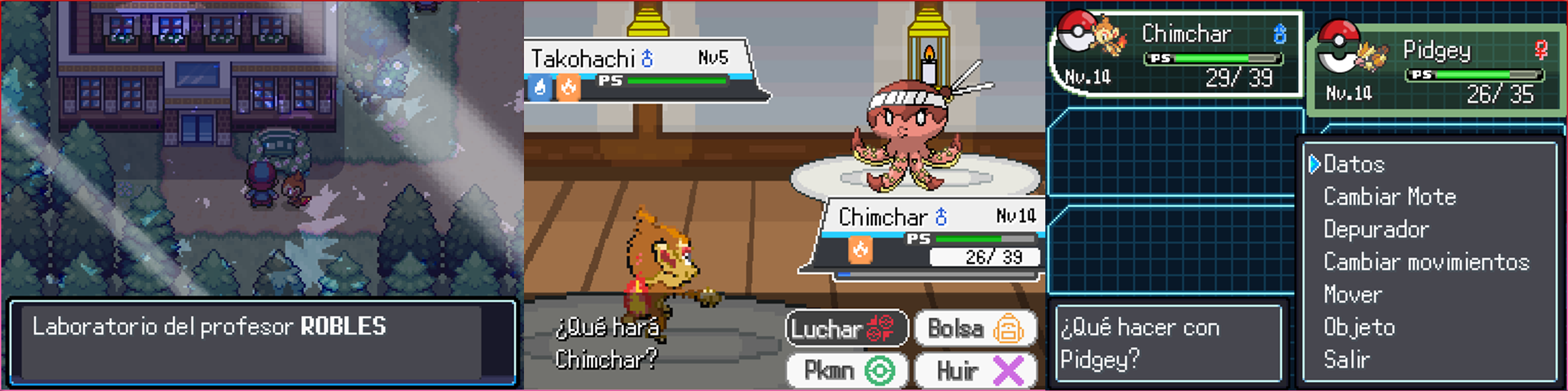
Task: Select Datos in the Pidgey menu
Action: click(1354, 164)
